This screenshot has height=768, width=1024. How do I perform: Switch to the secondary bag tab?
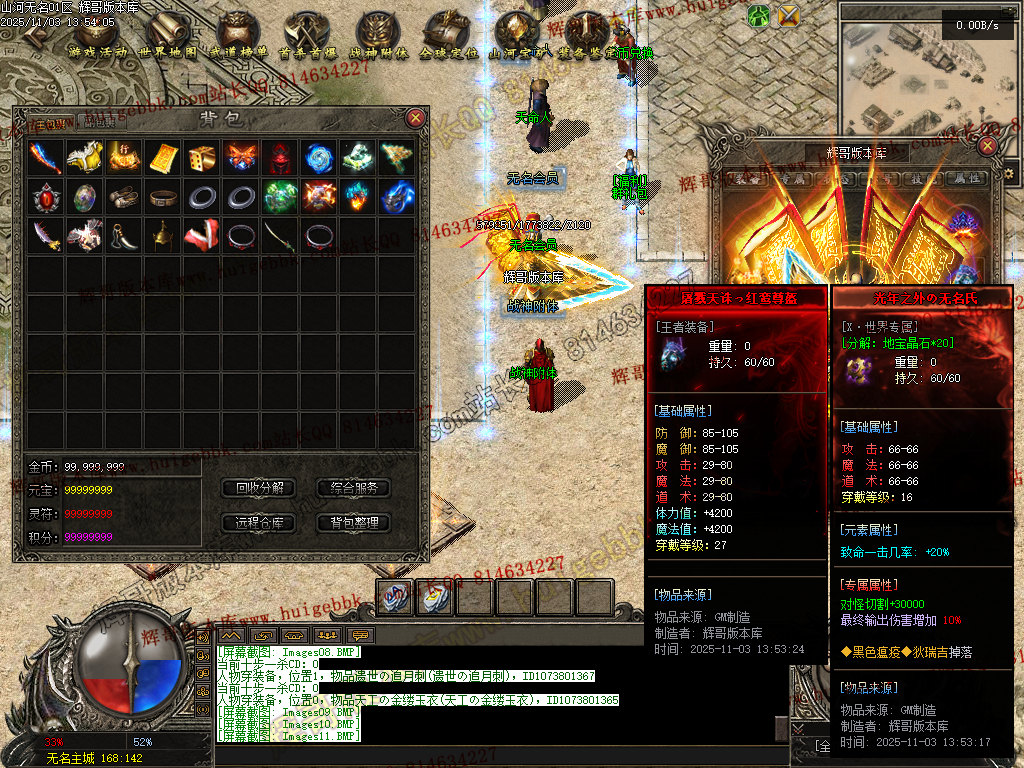(x=100, y=123)
